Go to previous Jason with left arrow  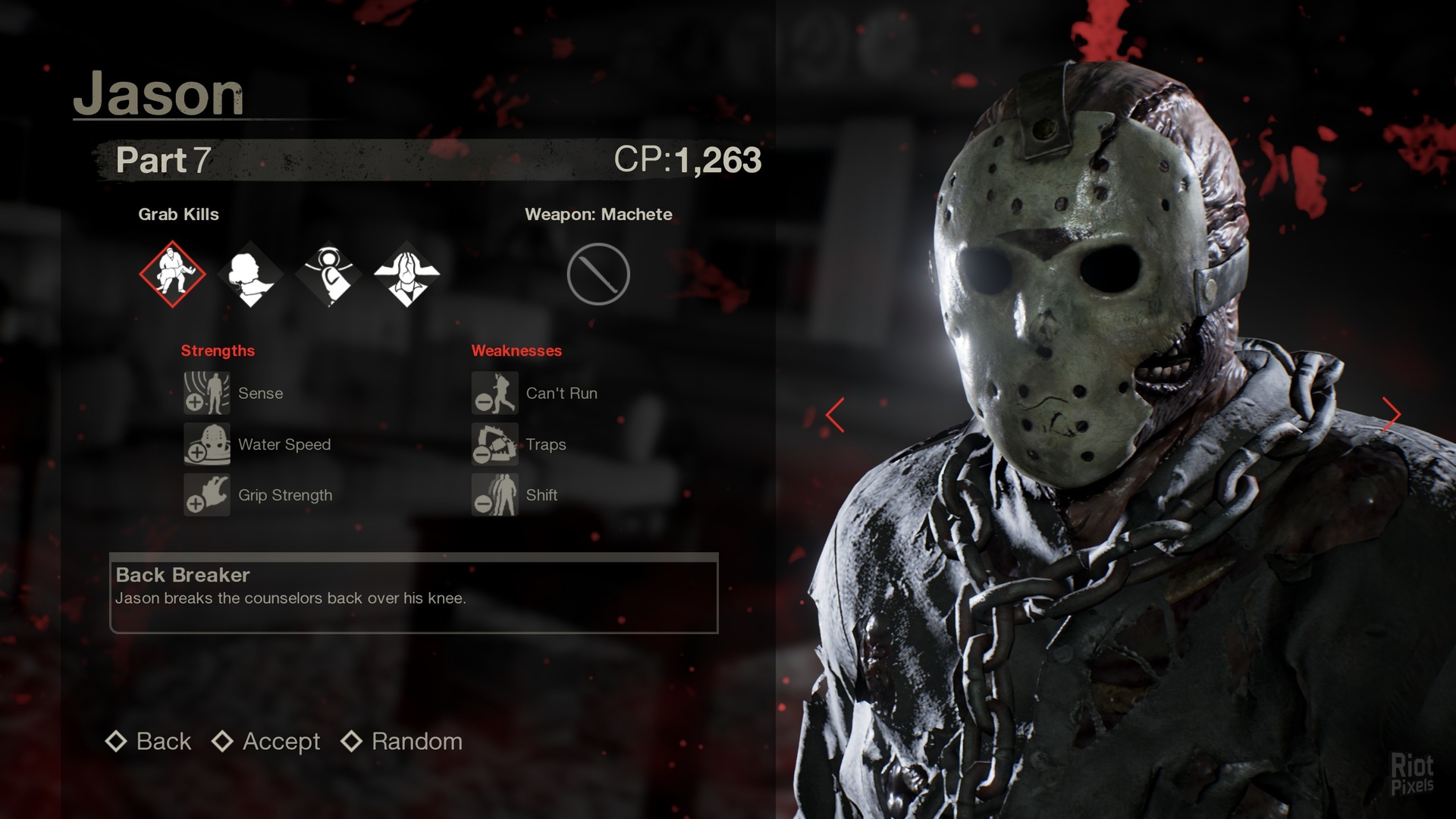[x=835, y=415]
